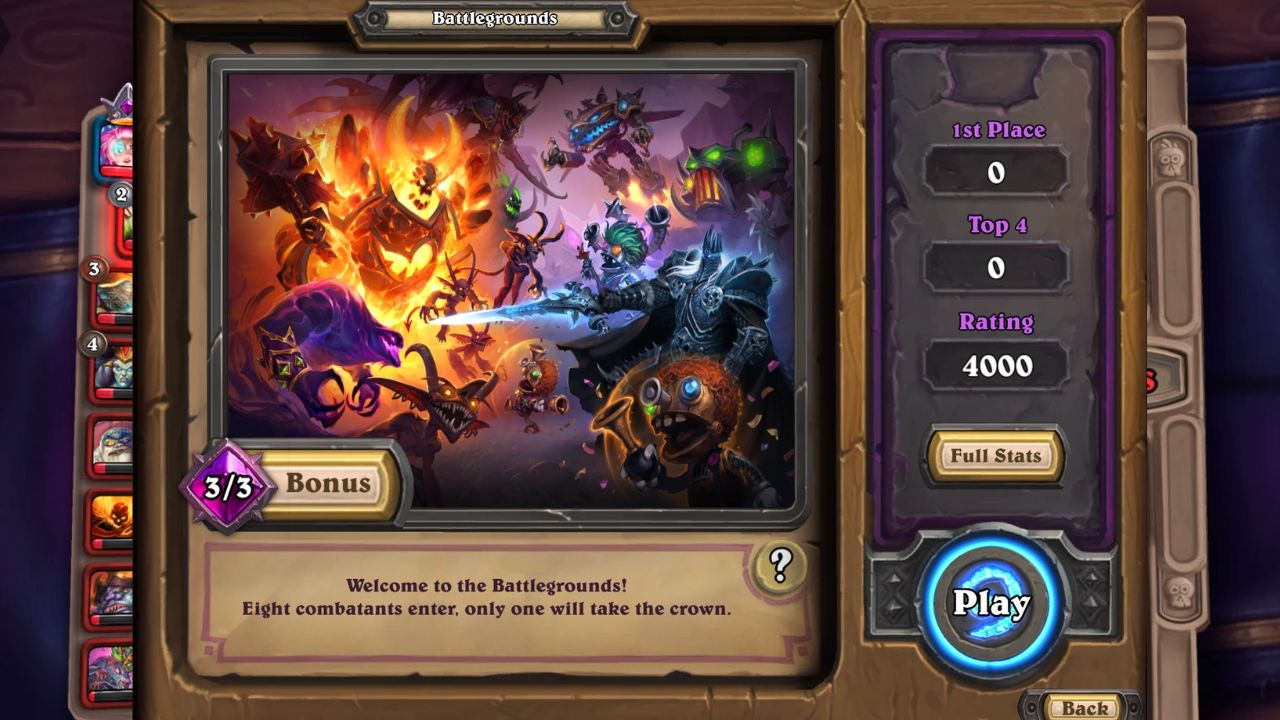Click the Top 4 counter showing 0
Screen dimensions: 1280x720
995,267
